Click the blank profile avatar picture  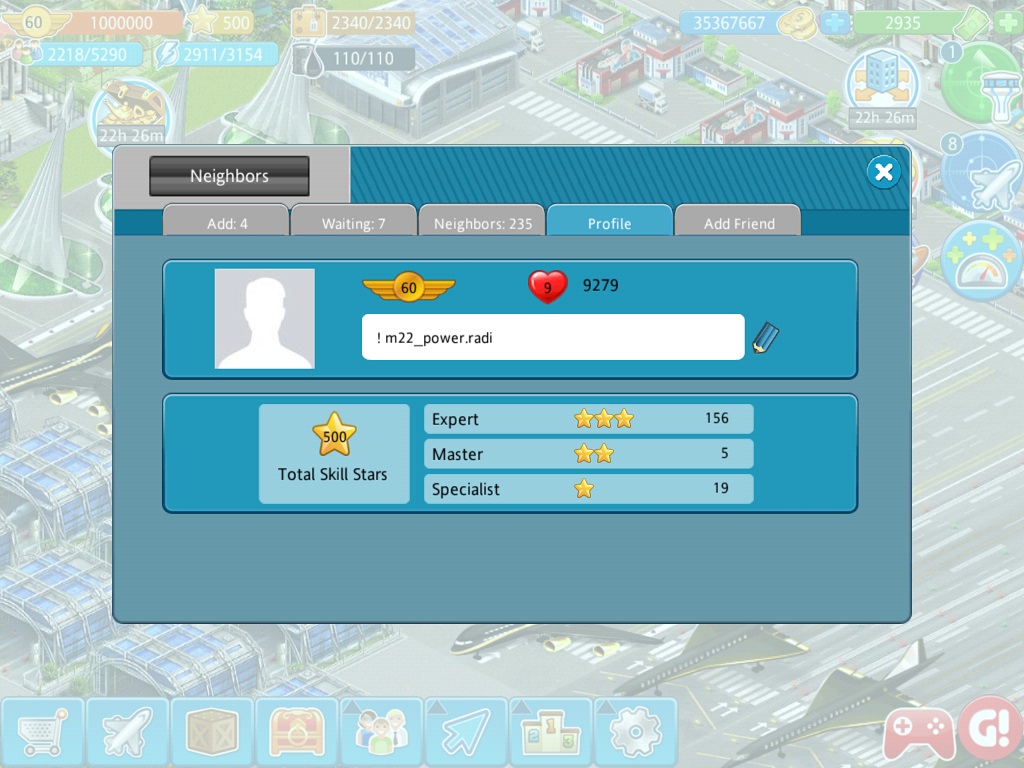pos(265,318)
